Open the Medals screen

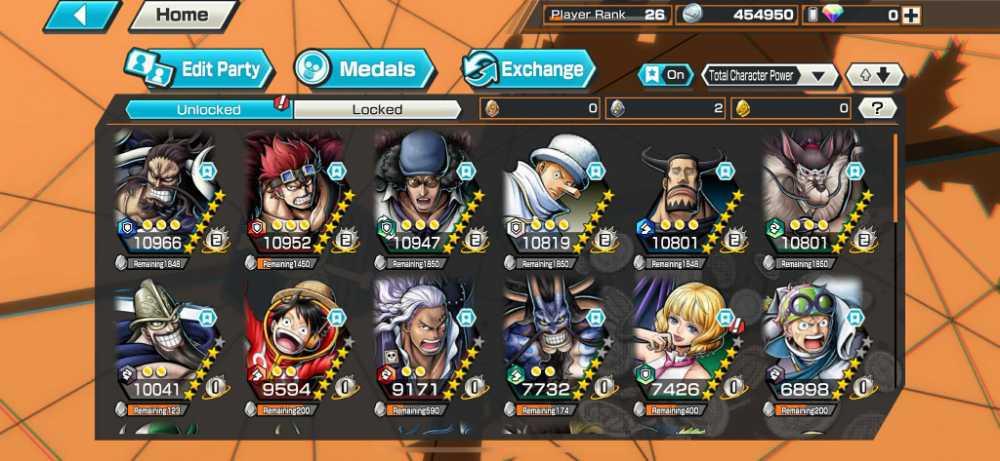coord(365,70)
